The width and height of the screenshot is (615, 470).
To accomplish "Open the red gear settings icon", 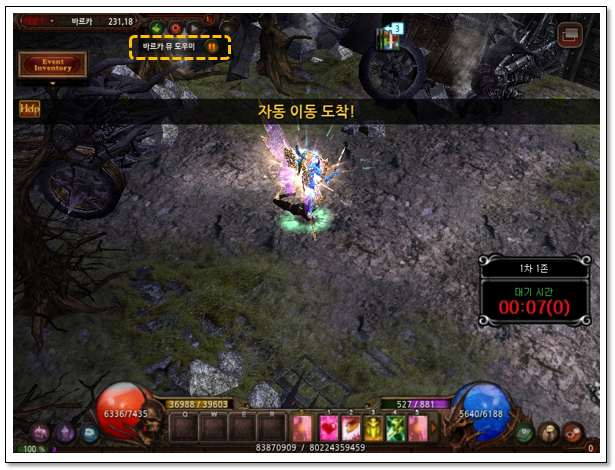I will [573, 433].
